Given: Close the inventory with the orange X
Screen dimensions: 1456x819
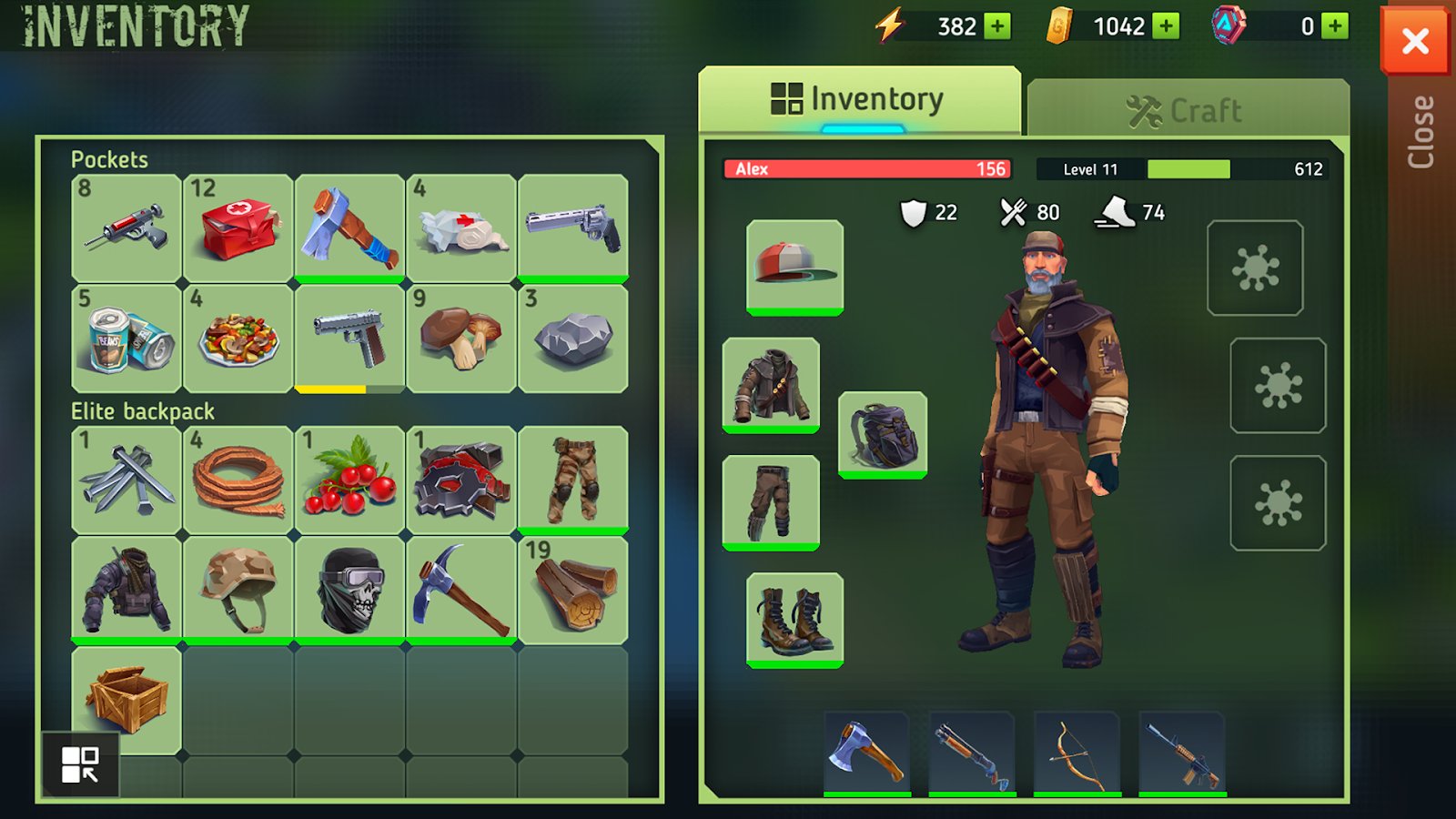Looking at the screenshot, I should (x=1414, y=41).
